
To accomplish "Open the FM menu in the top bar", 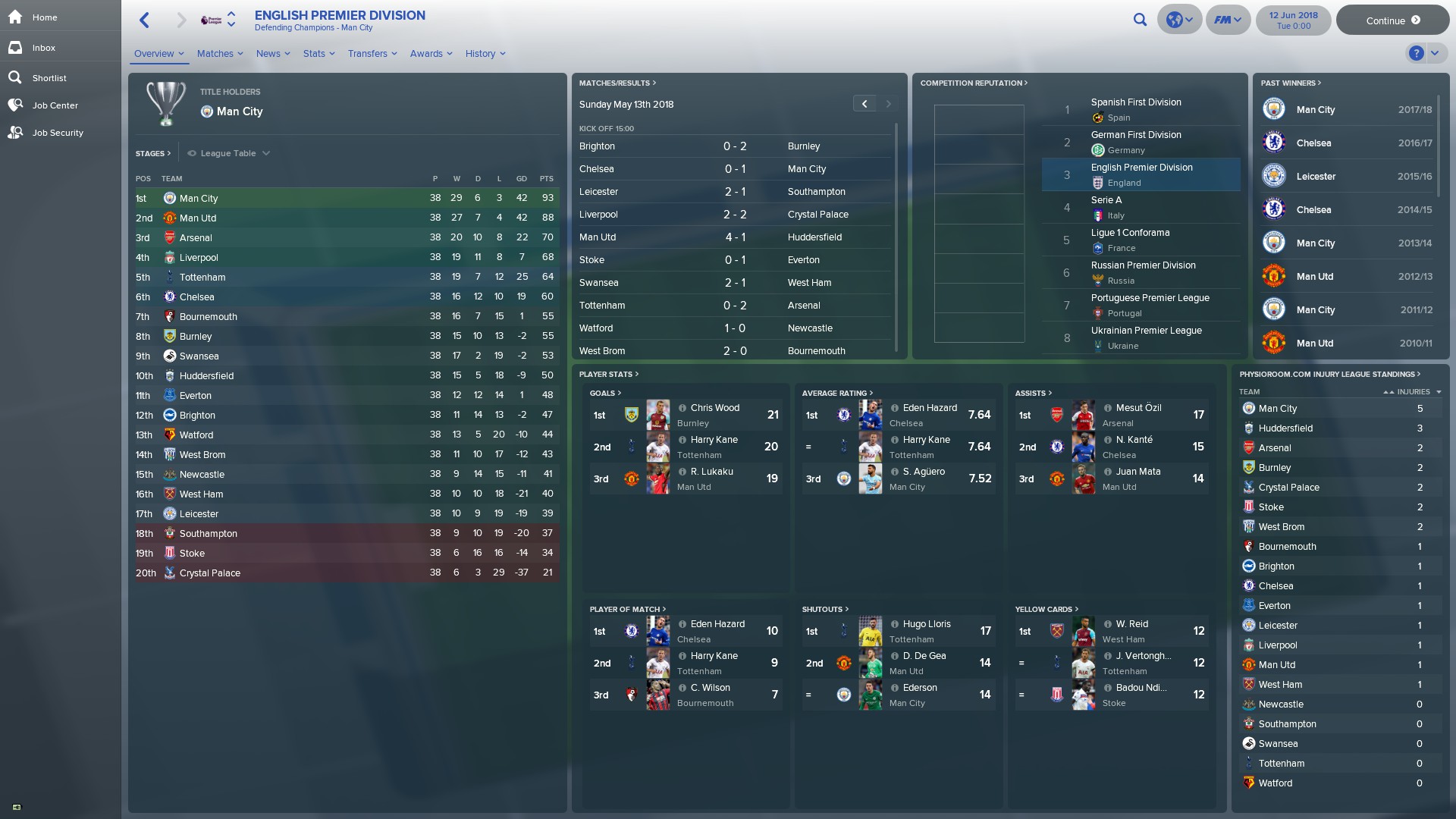I will point(1227,20).
